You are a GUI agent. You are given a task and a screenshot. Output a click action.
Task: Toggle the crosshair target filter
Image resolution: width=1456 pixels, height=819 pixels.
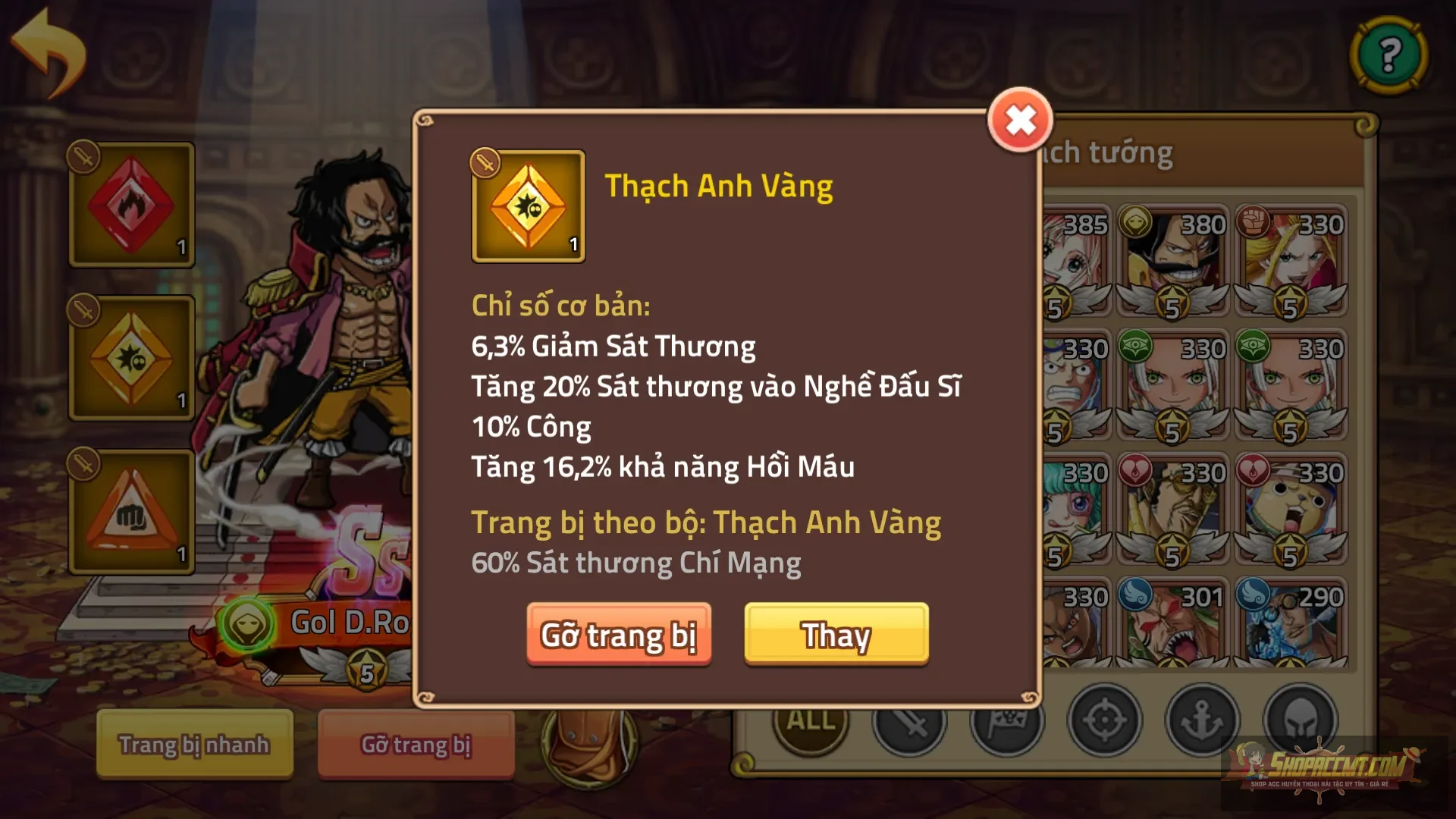click(1104, 720)
